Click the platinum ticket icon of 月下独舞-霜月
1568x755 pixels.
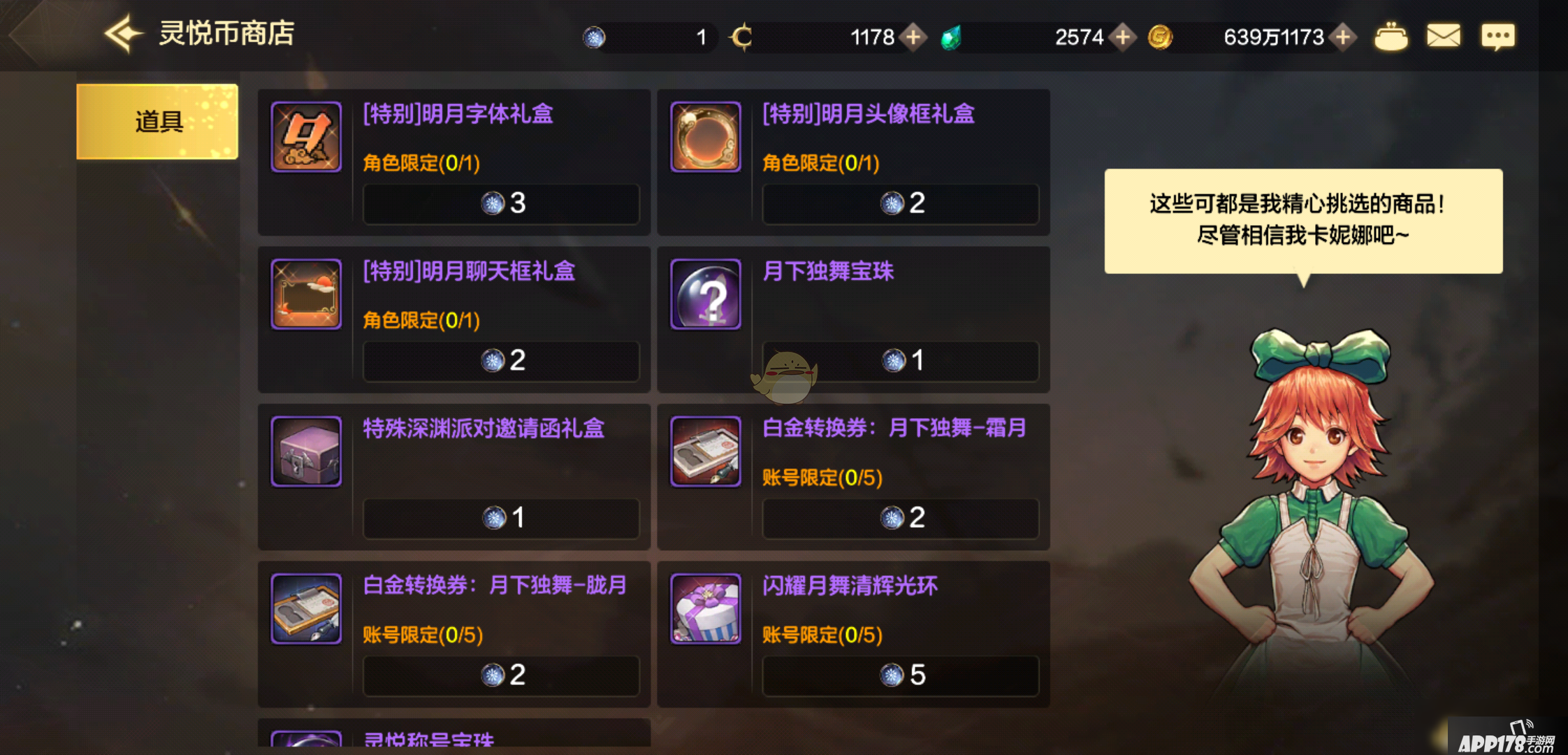click(x=705, y=452)
